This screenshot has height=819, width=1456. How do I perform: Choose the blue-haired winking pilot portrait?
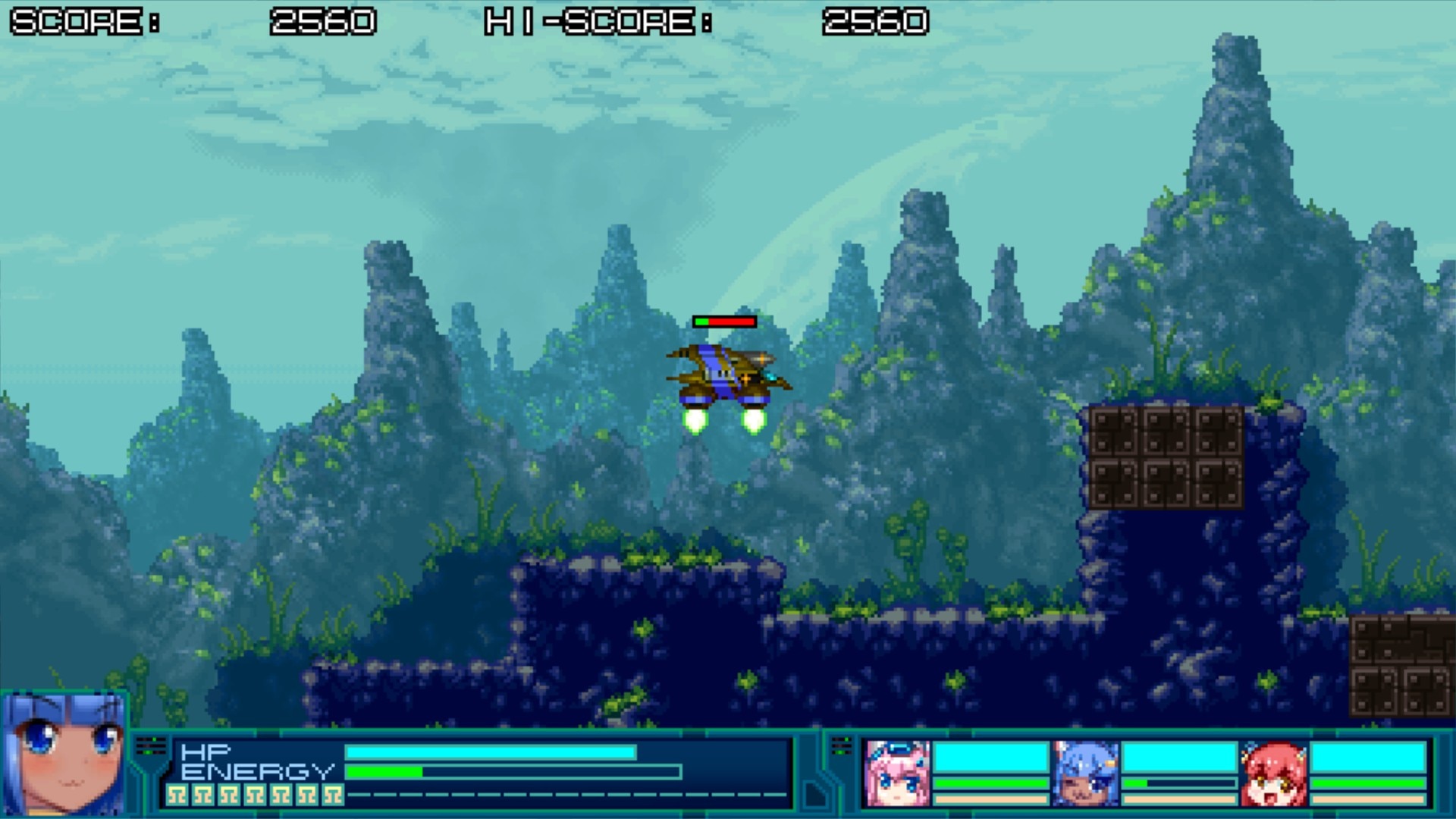[x=1086, y=773]
